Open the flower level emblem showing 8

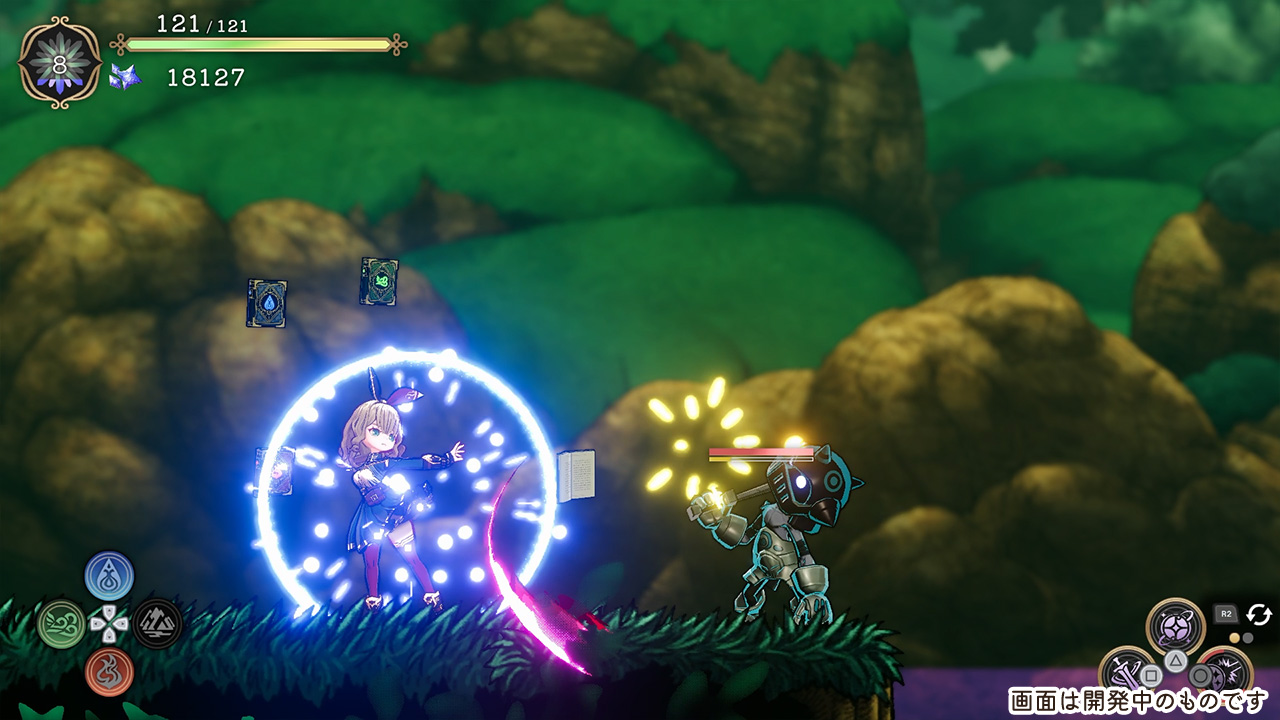coord(60,62)
